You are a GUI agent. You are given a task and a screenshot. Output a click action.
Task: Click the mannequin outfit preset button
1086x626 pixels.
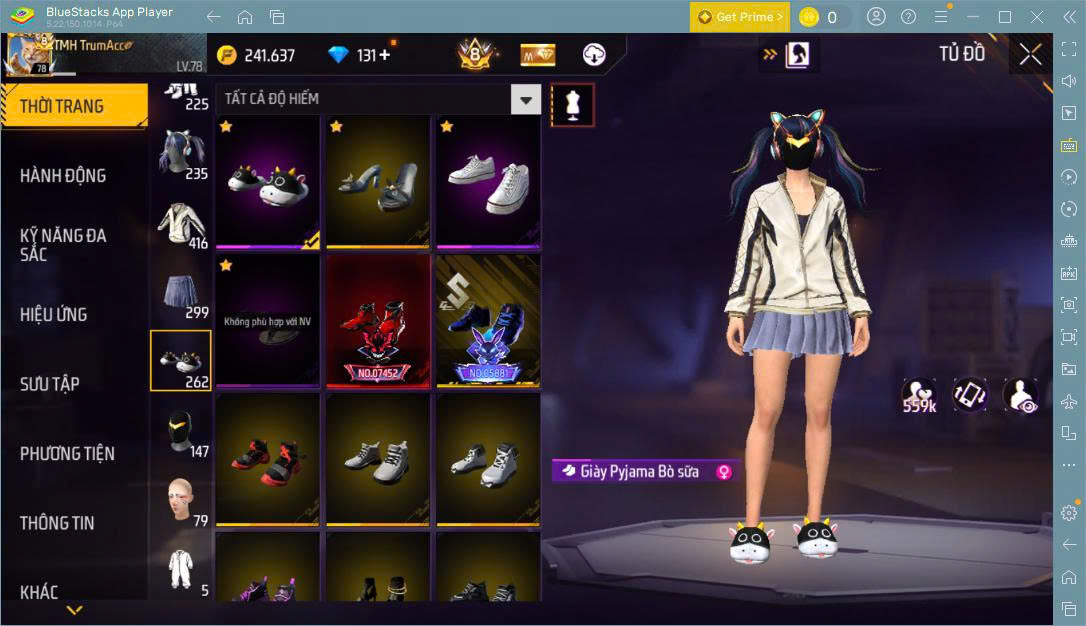[x=573, y=104]
